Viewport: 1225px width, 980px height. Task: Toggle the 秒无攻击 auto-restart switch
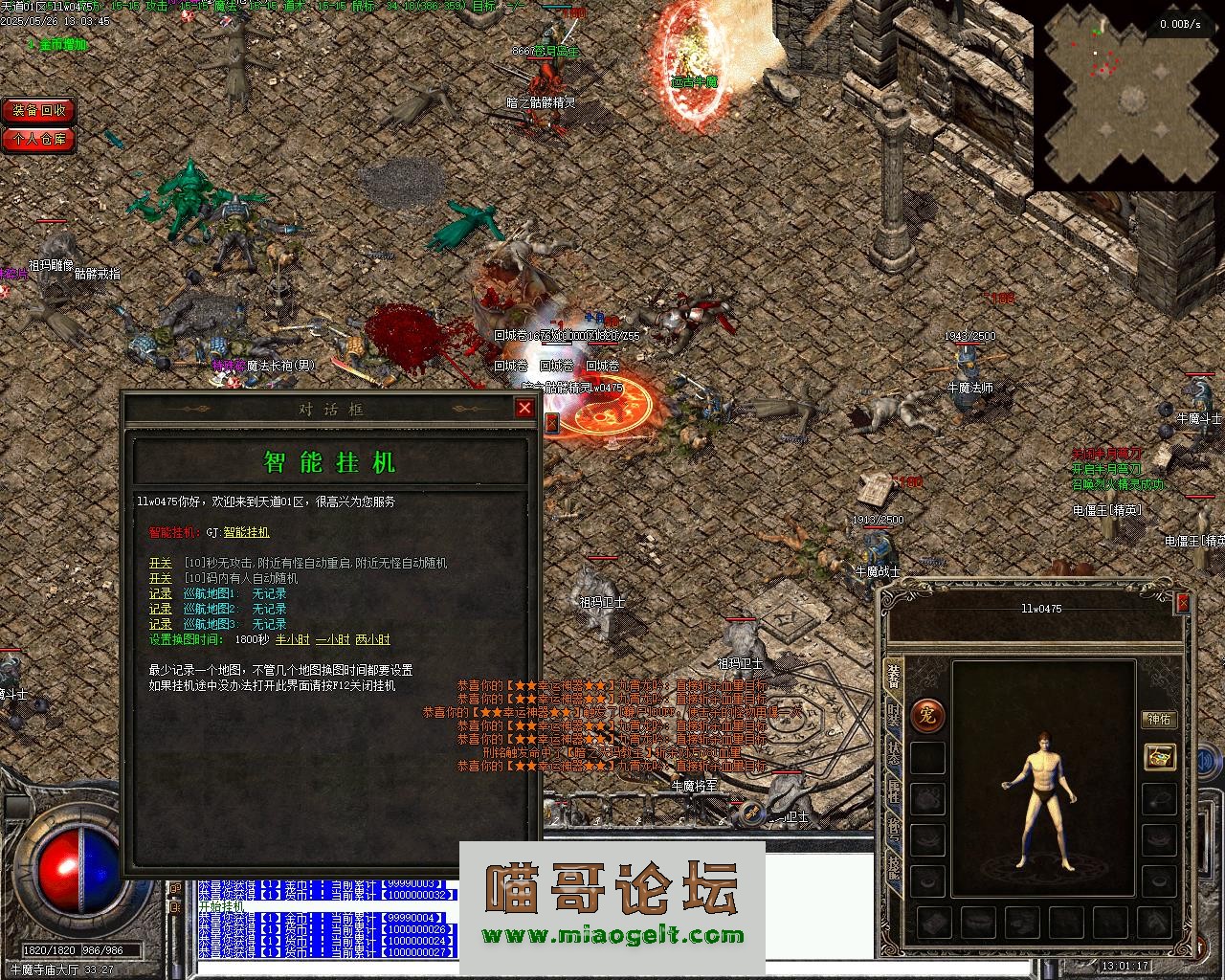click(x=160, y=564)
